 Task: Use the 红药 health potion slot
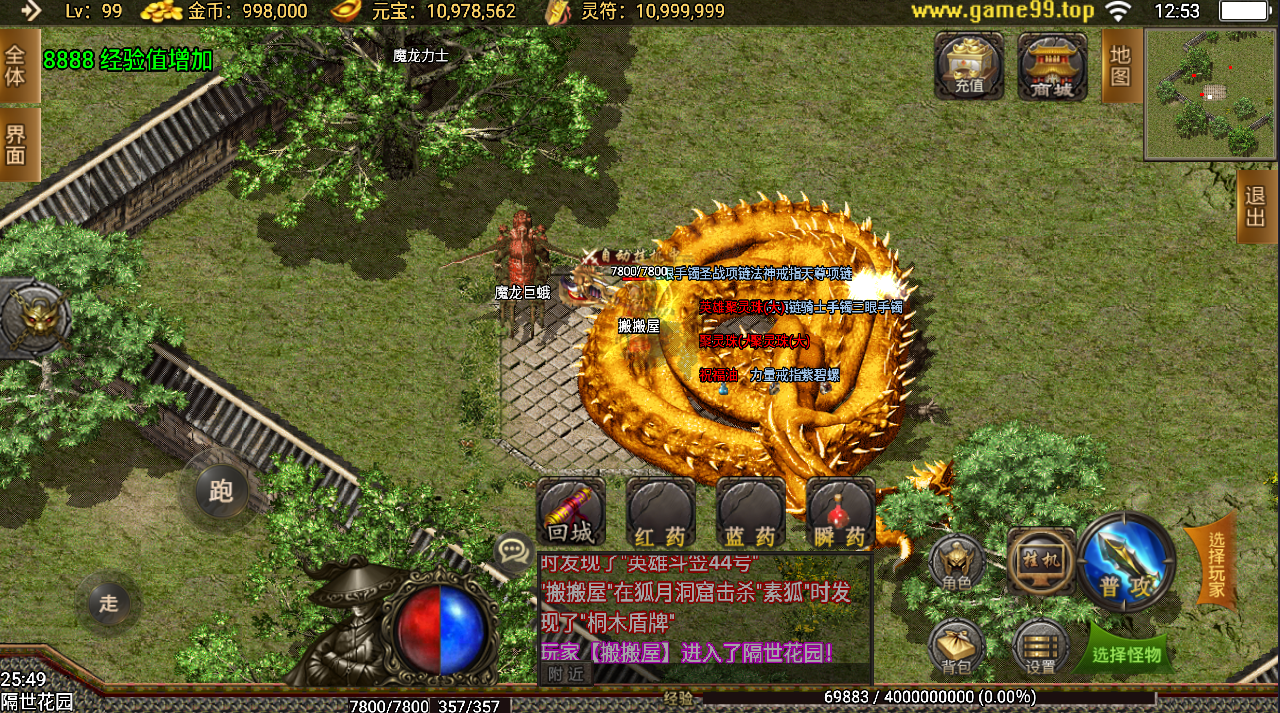tap(661, 514)
